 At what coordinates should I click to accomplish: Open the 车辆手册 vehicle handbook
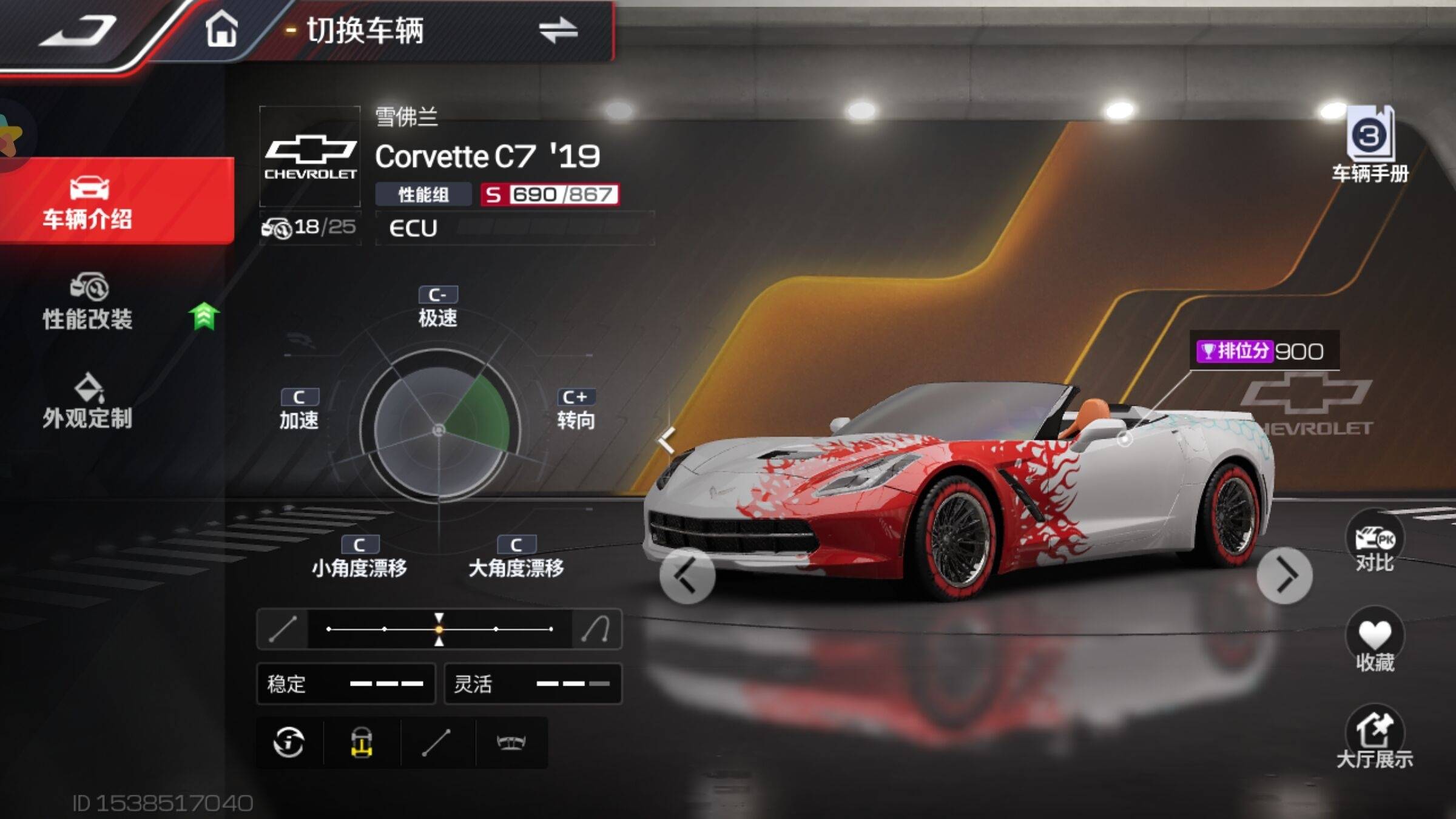(x=1370, y=146)
